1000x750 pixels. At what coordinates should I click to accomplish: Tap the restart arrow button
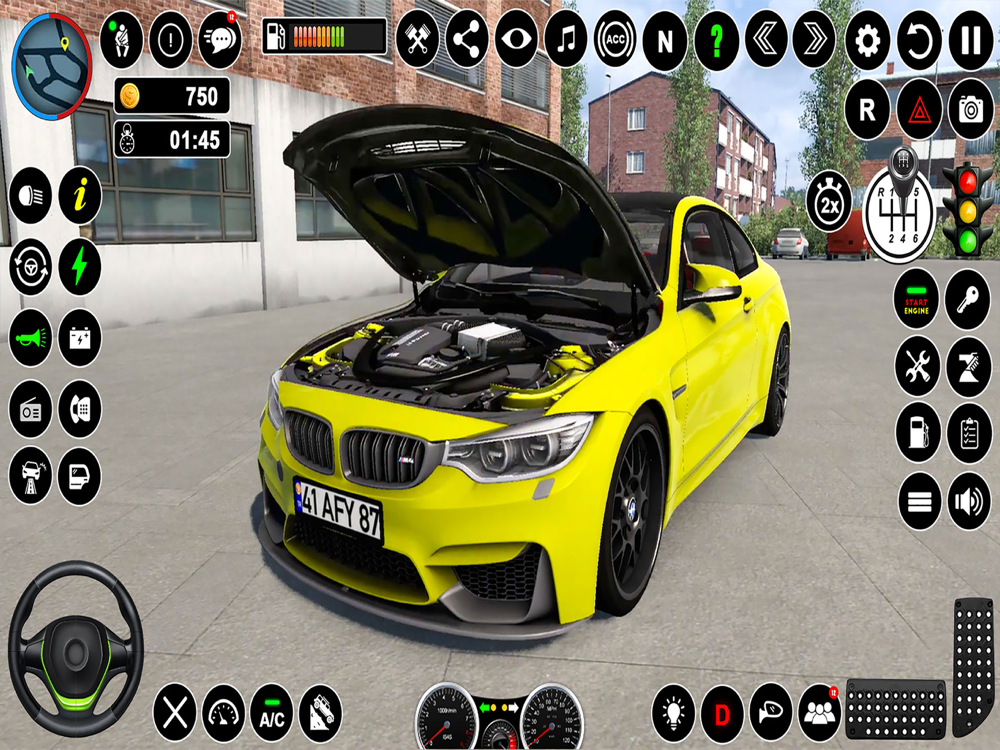pos(919,41)
